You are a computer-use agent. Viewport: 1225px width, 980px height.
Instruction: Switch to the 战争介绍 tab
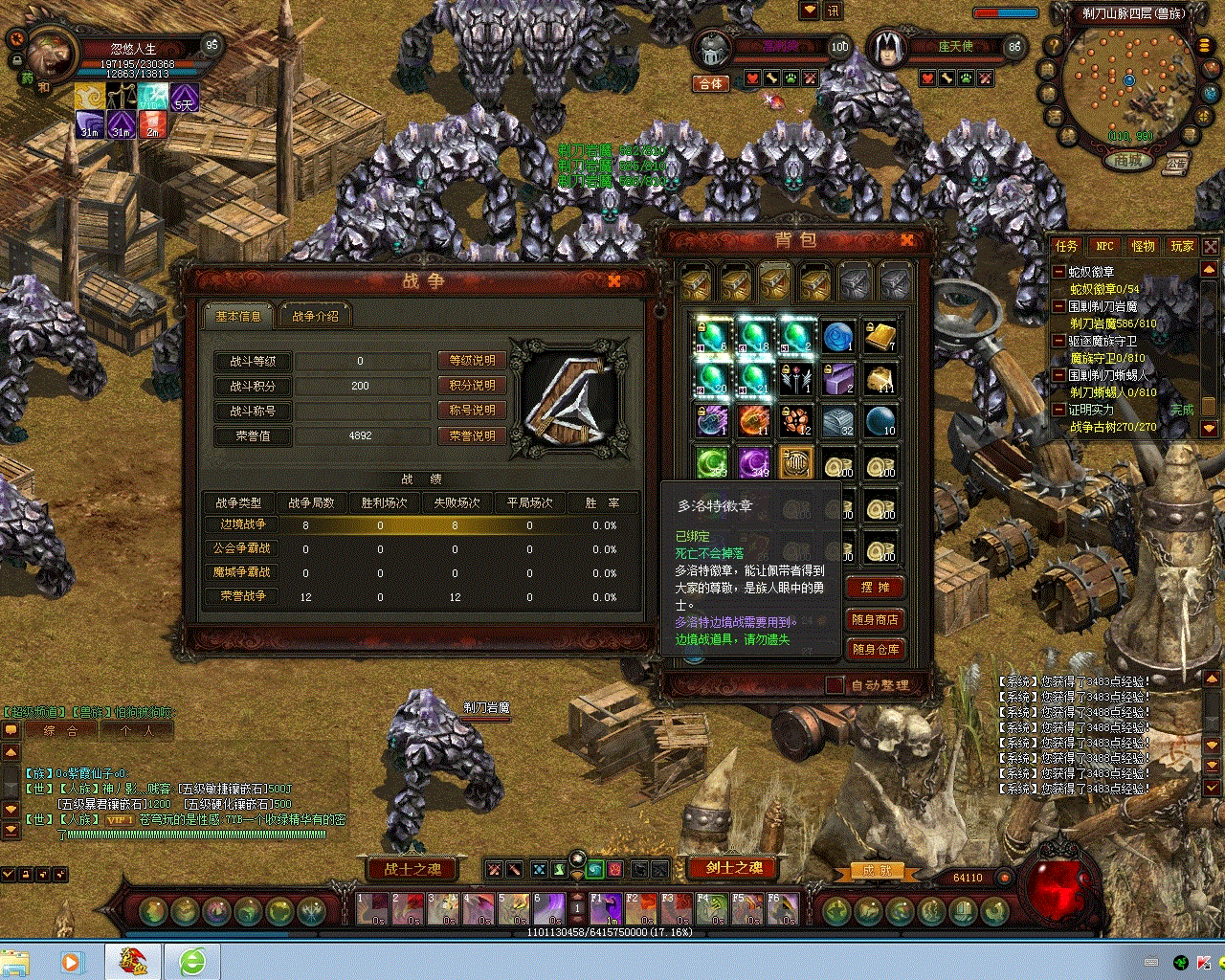(x=315, y=316)
